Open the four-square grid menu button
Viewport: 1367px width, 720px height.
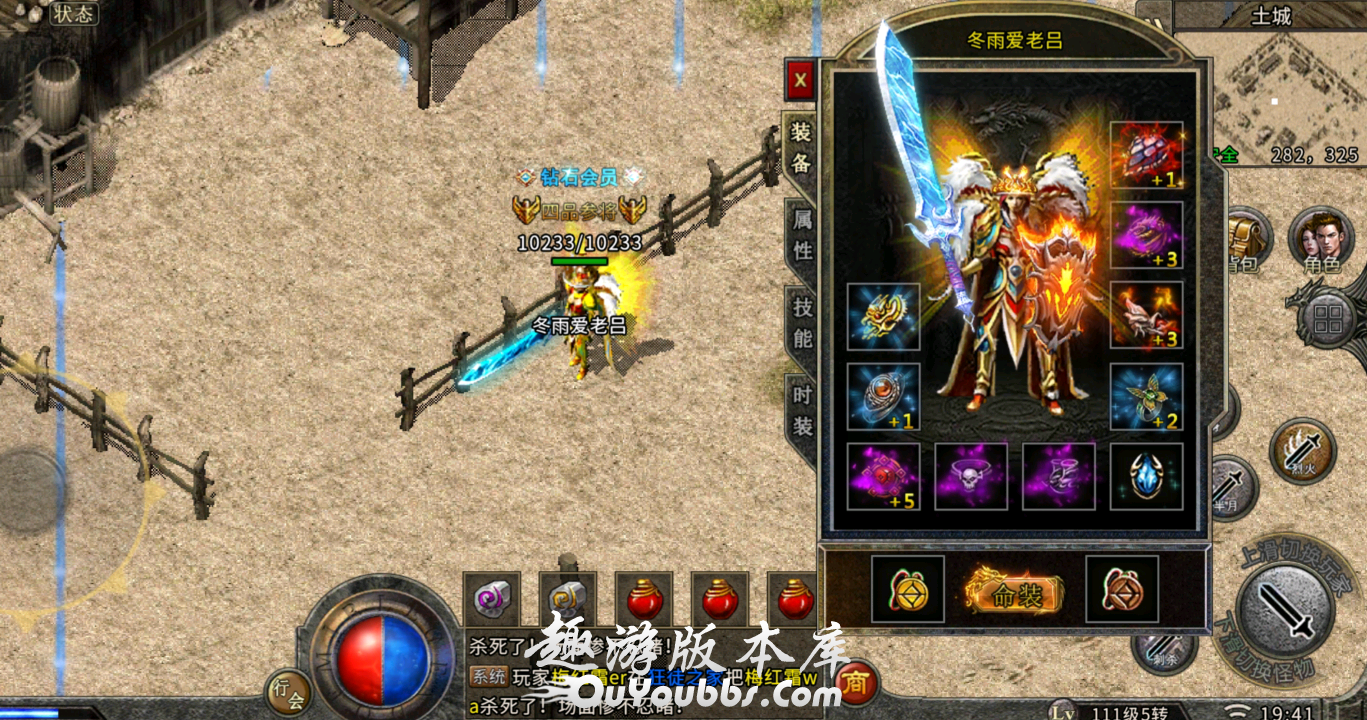(1328, 319)
